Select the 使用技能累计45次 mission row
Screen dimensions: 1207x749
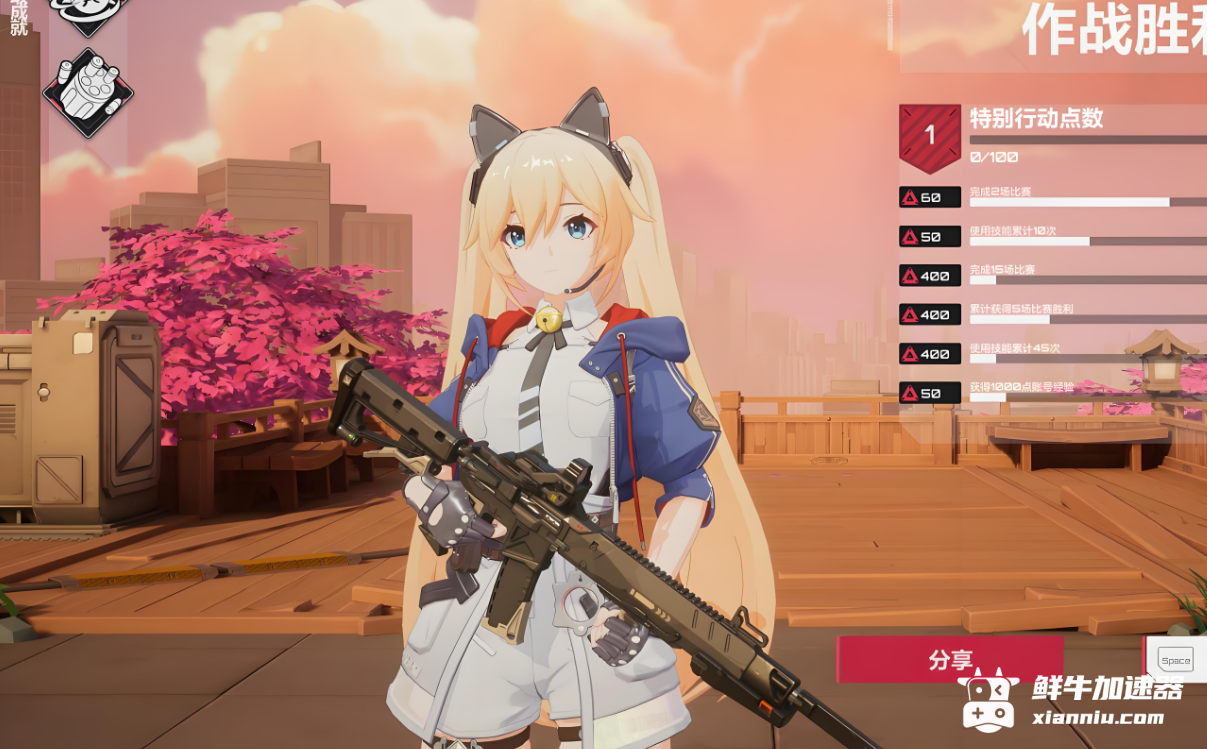1050,353
